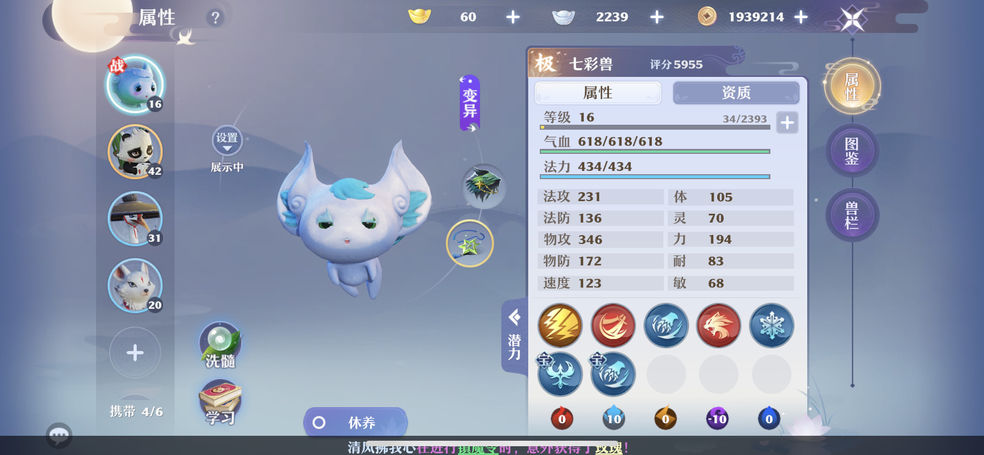
Task: Select the level 16 blue pet portrait
Action: 135,84
